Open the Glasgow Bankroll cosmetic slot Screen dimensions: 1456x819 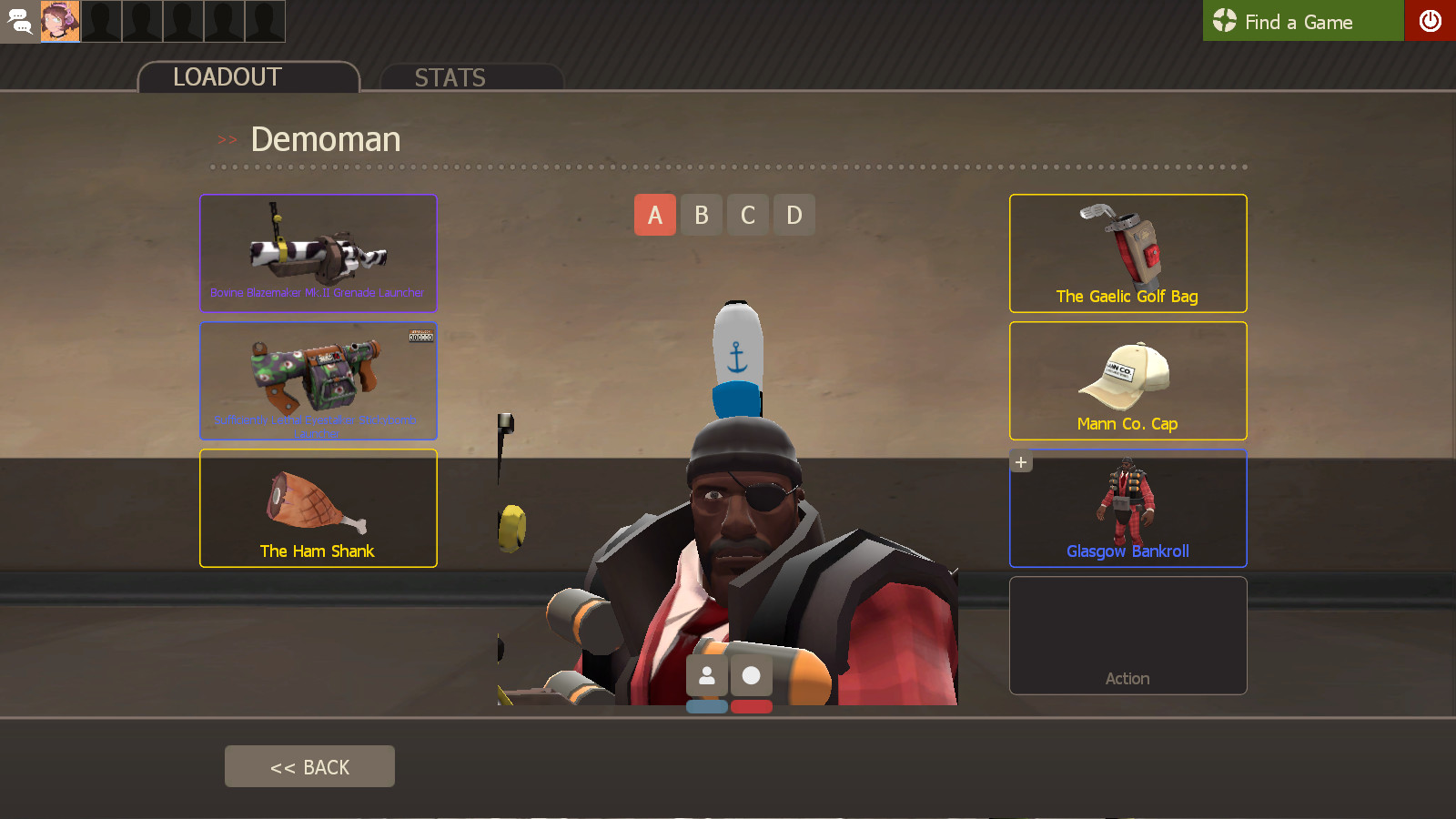tap(1127, 508)
